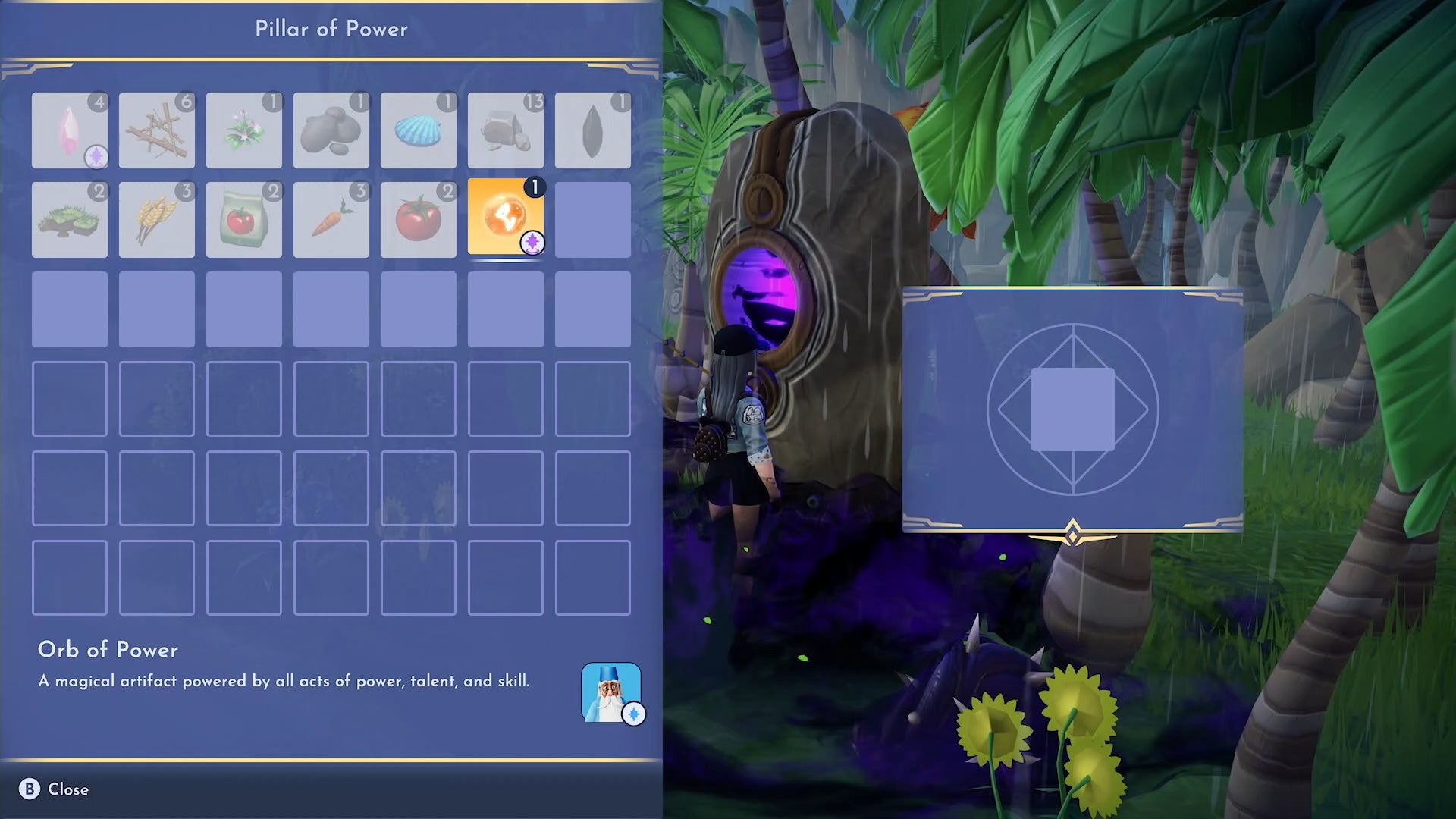Viewport: 1456px width, 819px height.
Task: Select the Orb of Power item
Action: coord(505,219)
